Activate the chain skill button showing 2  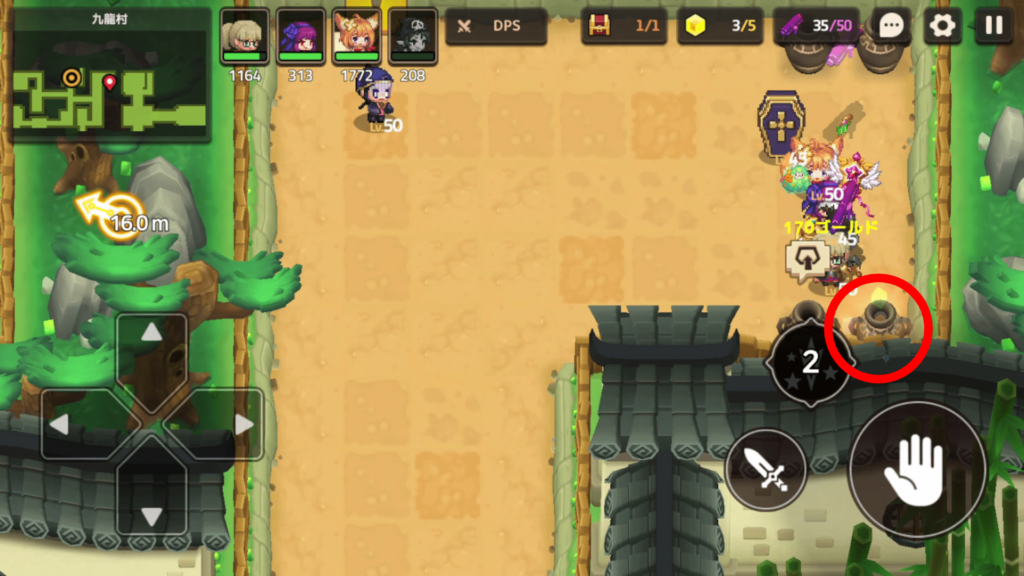click(810, 362)
